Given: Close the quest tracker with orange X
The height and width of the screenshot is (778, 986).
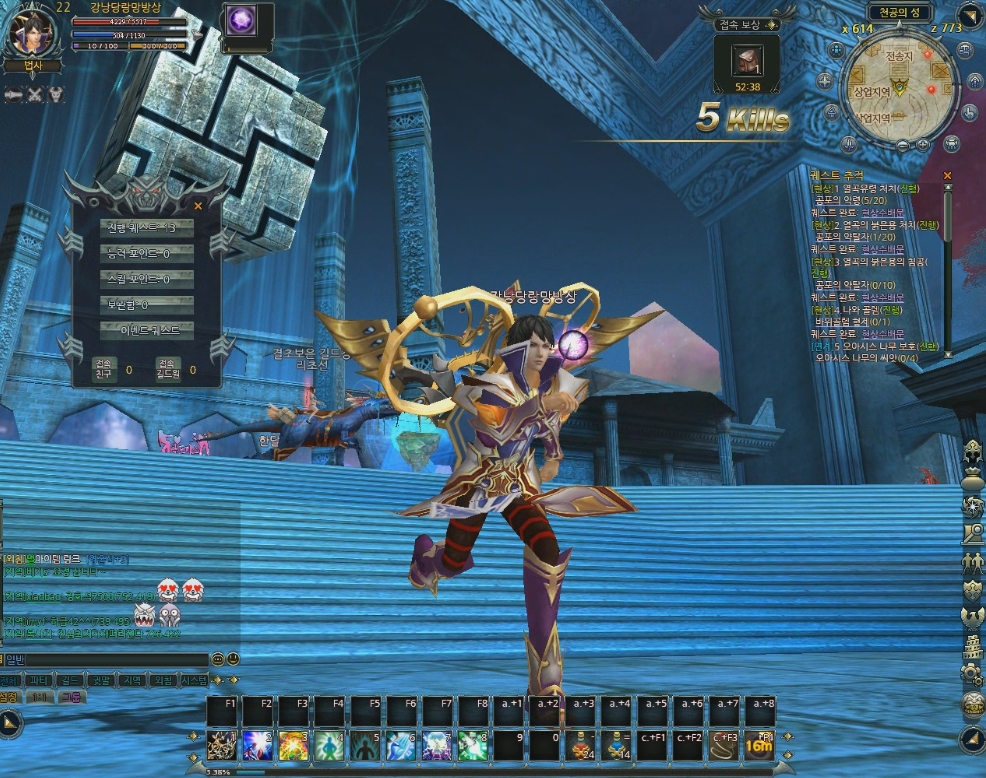Looking at the screenshot, I should pyautogui.click(x=947, y=176).
